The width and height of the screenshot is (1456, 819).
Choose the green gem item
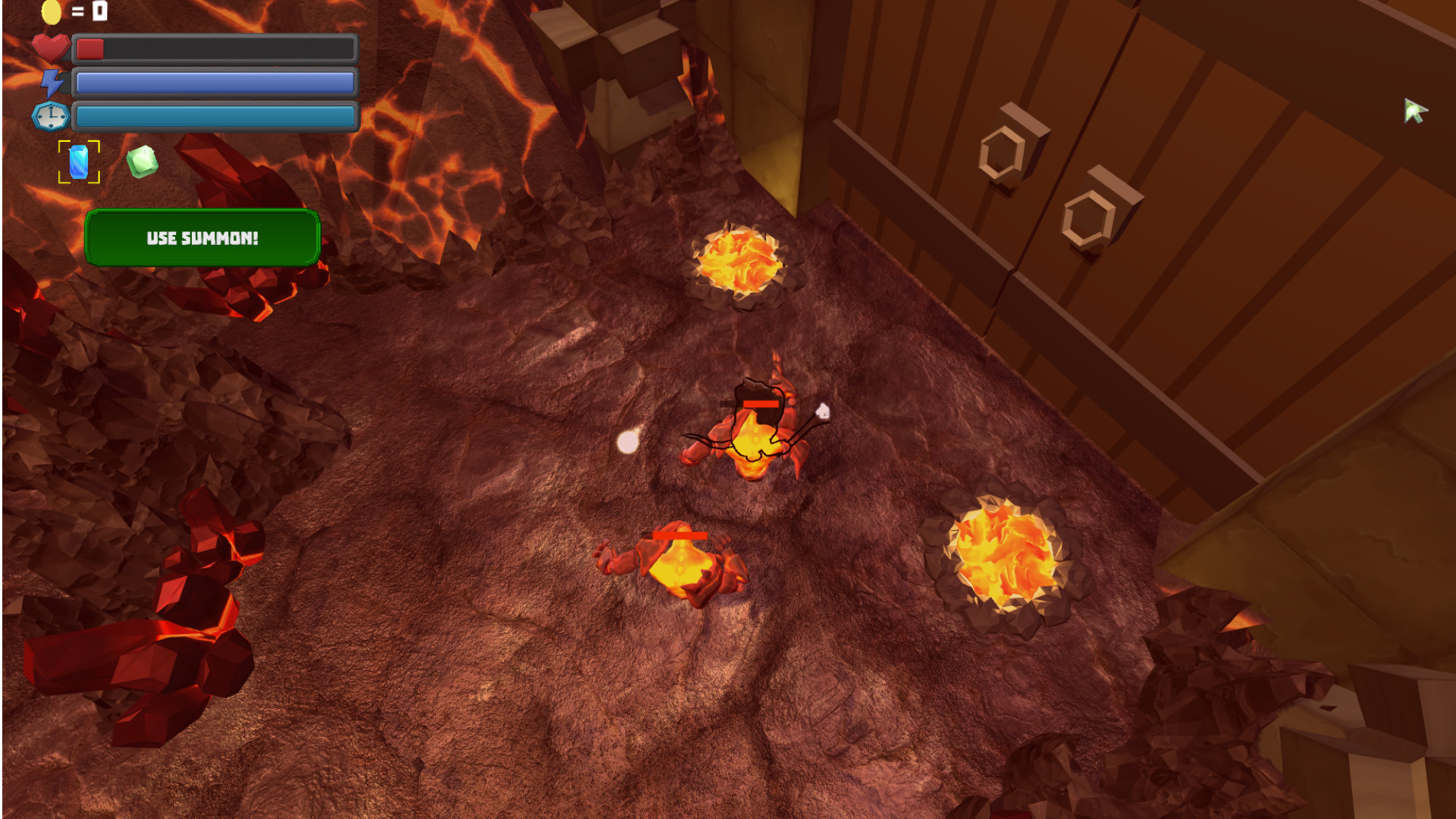pos(142,162)
